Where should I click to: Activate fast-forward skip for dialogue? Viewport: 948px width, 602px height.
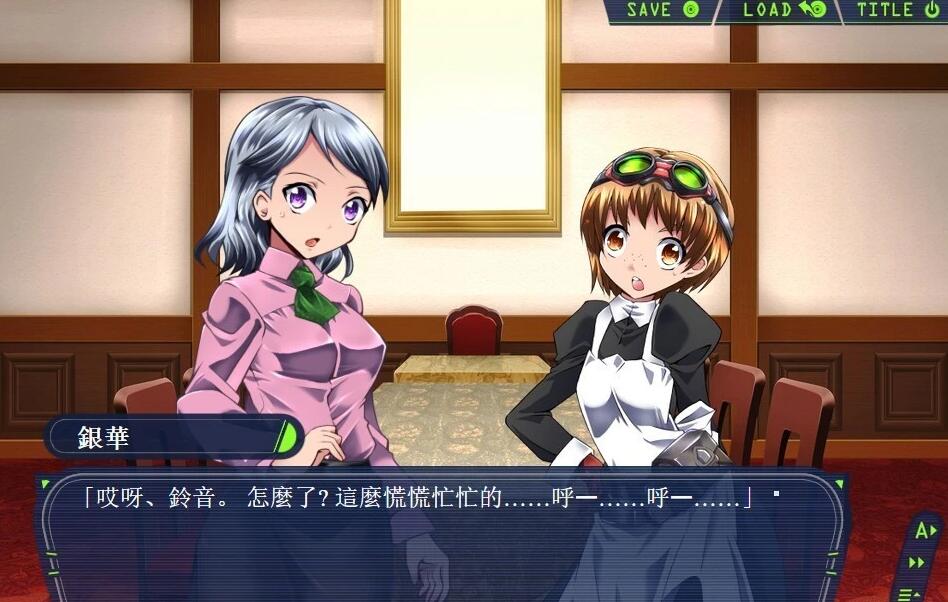(x=917, y=563)
